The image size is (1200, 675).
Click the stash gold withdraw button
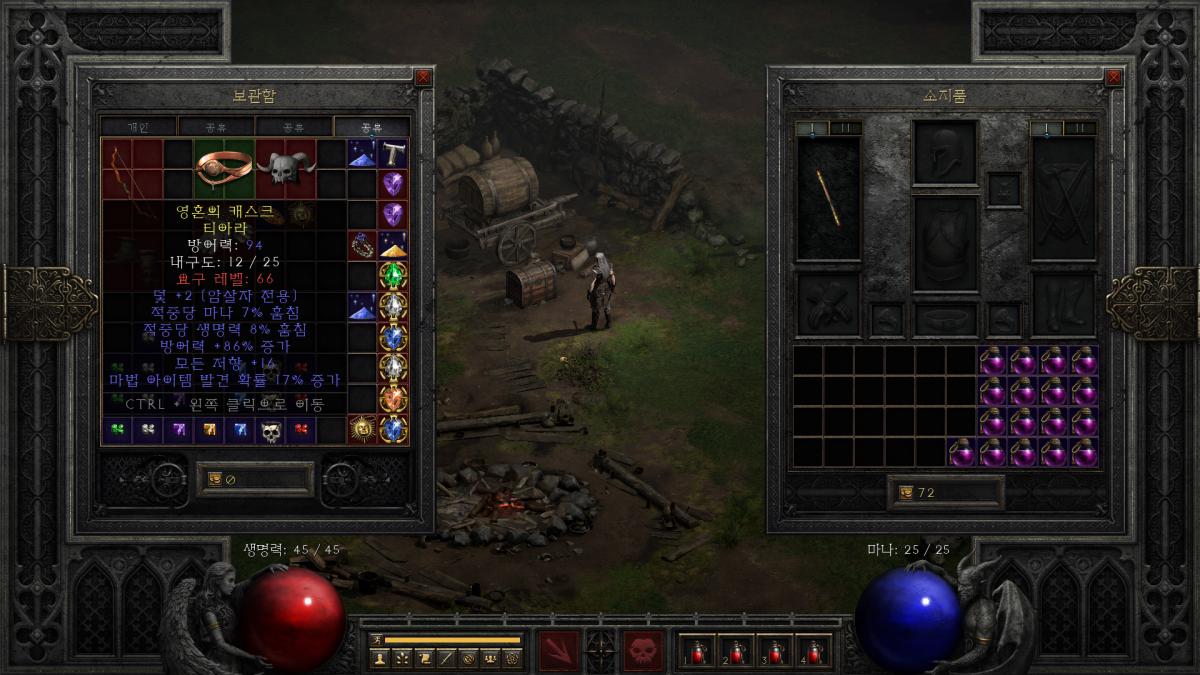pos(215,479)
